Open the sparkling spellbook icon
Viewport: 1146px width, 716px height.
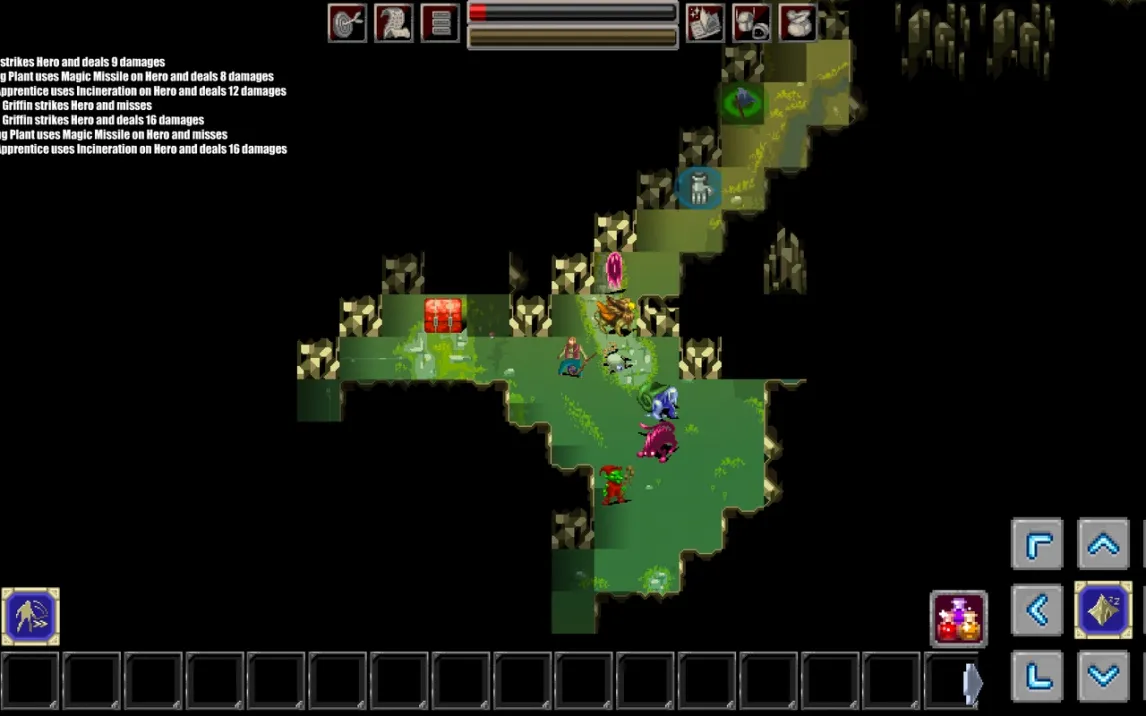pos(705,22)
